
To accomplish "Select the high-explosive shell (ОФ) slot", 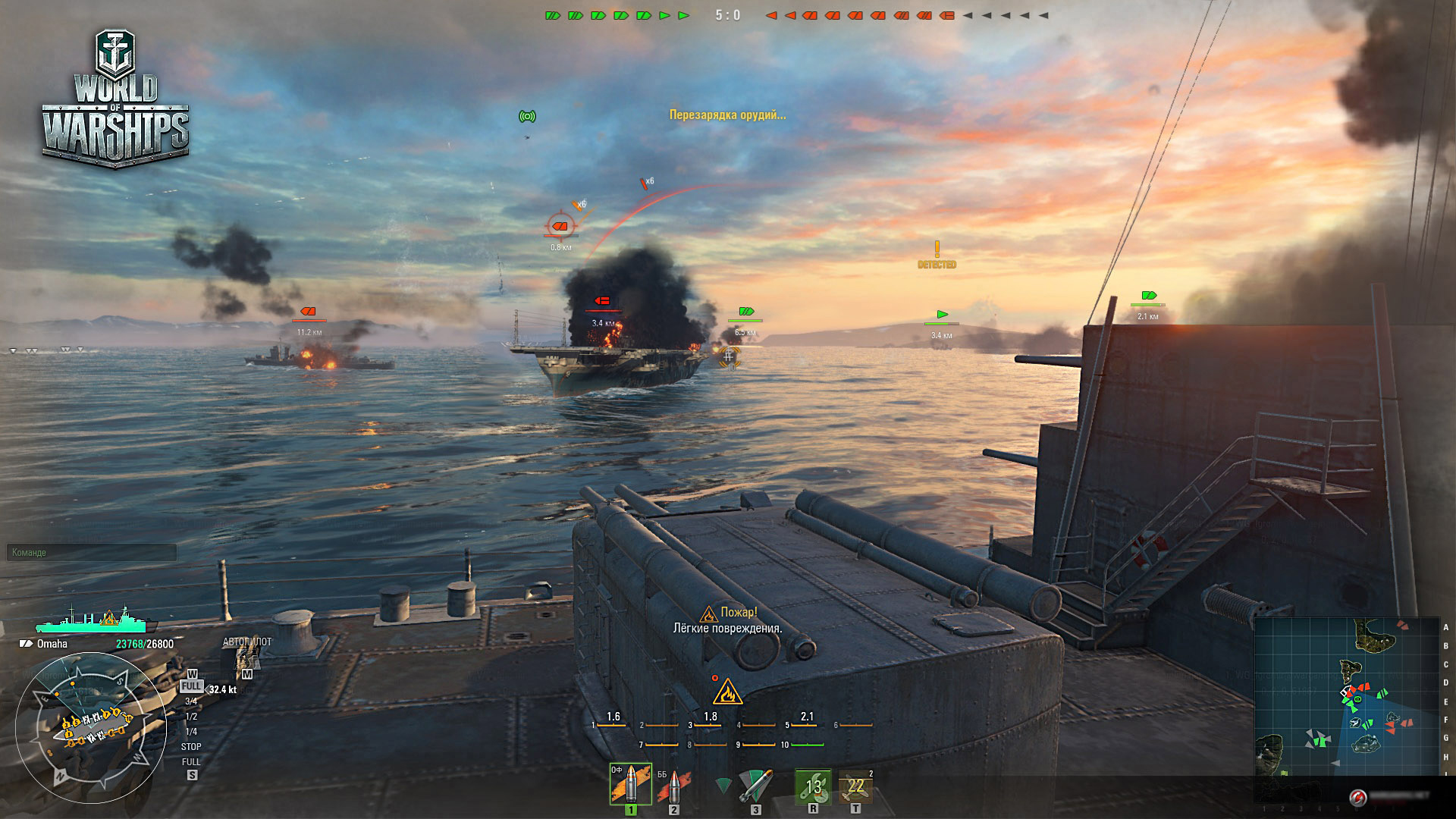I will pos(630,783).
